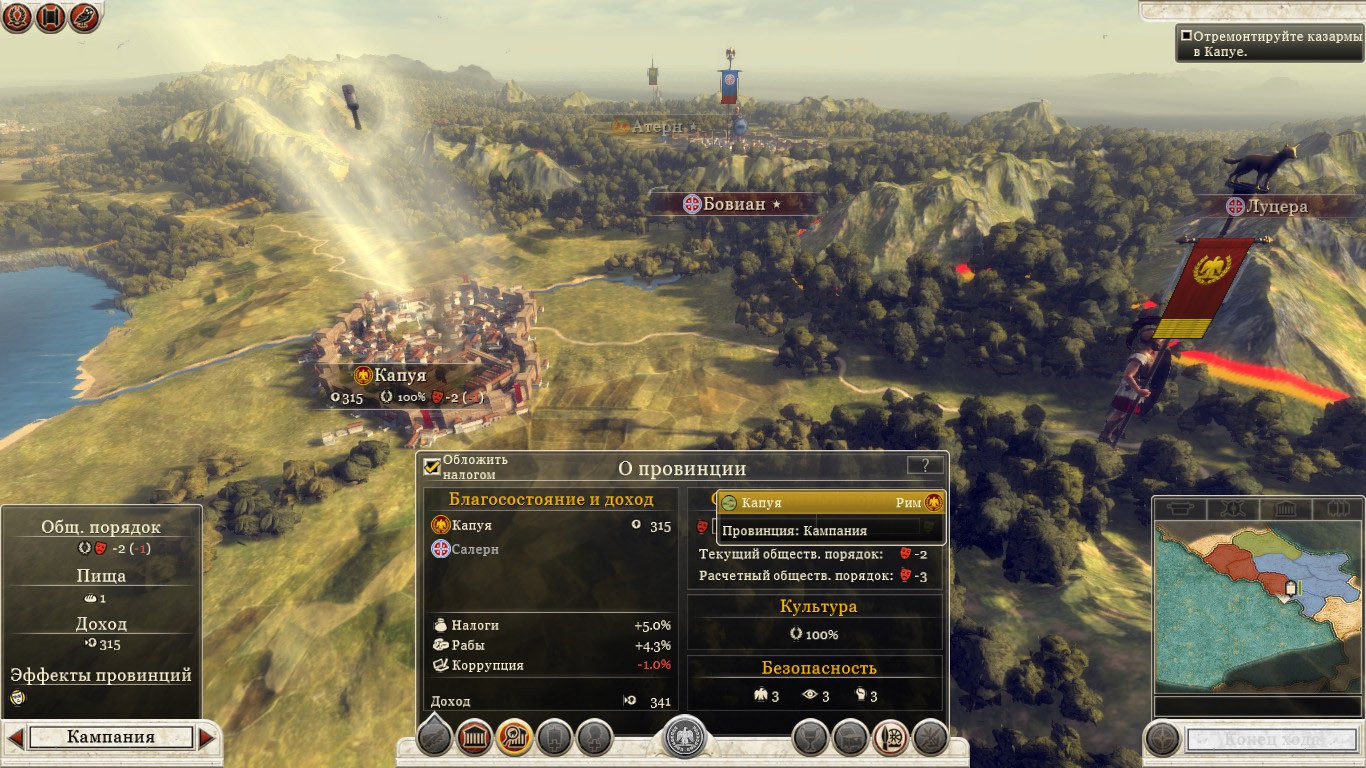The image size is (1366, 768).
Task: Click the central eagle faction emblem button
Action: [684, 738]
